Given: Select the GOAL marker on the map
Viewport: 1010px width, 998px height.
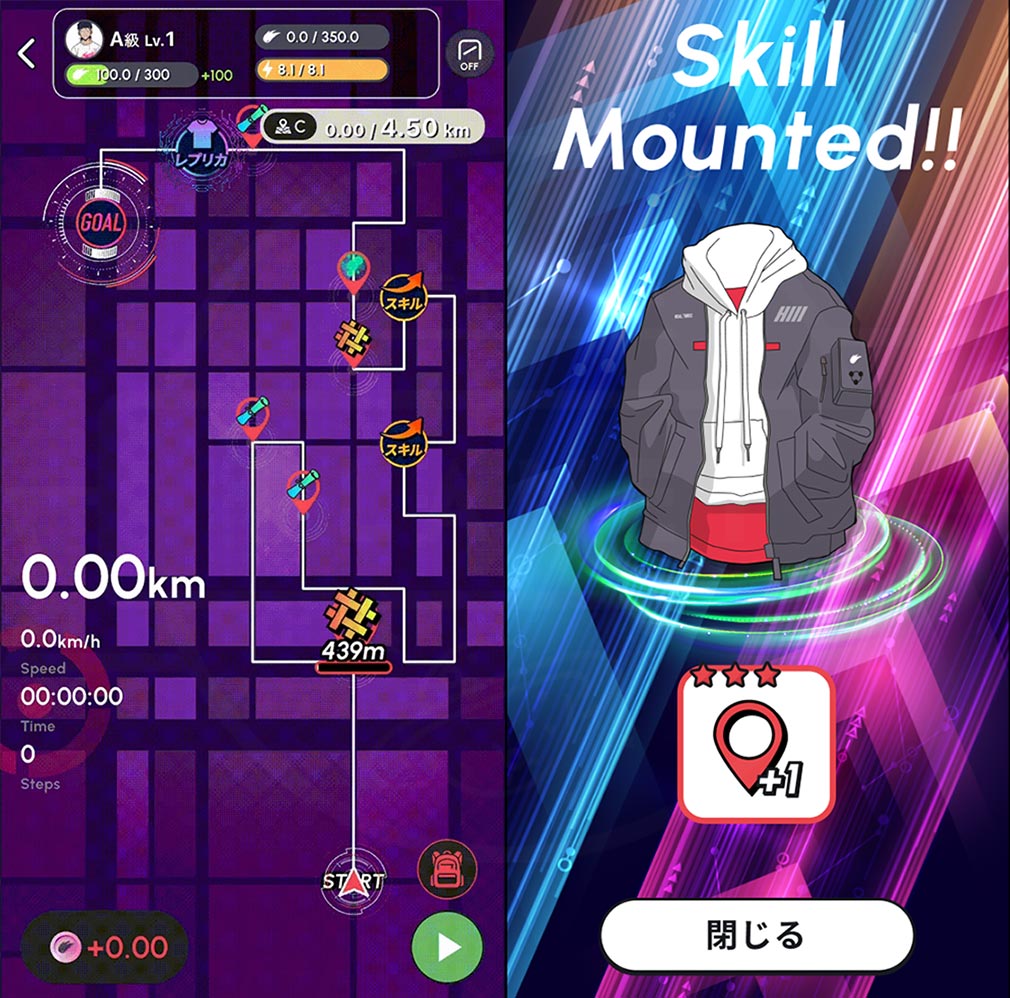Looking at the screenshot, I should [100, 221].
